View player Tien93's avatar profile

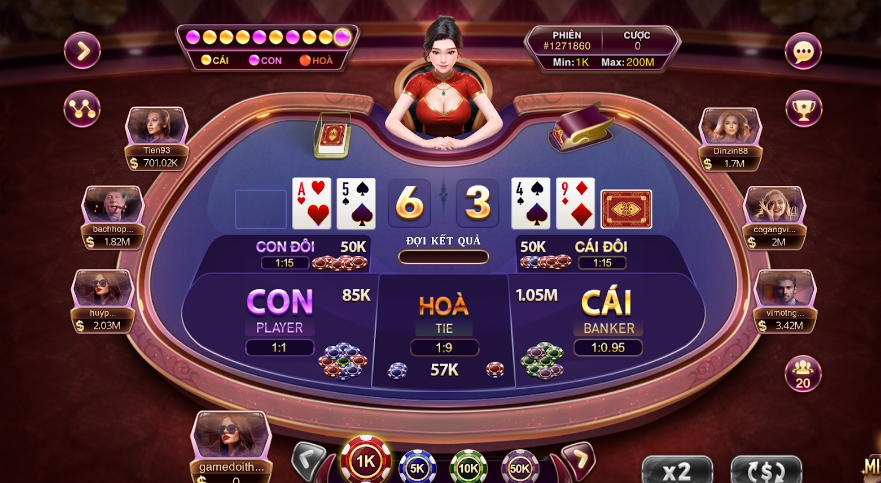pos(157,126)
